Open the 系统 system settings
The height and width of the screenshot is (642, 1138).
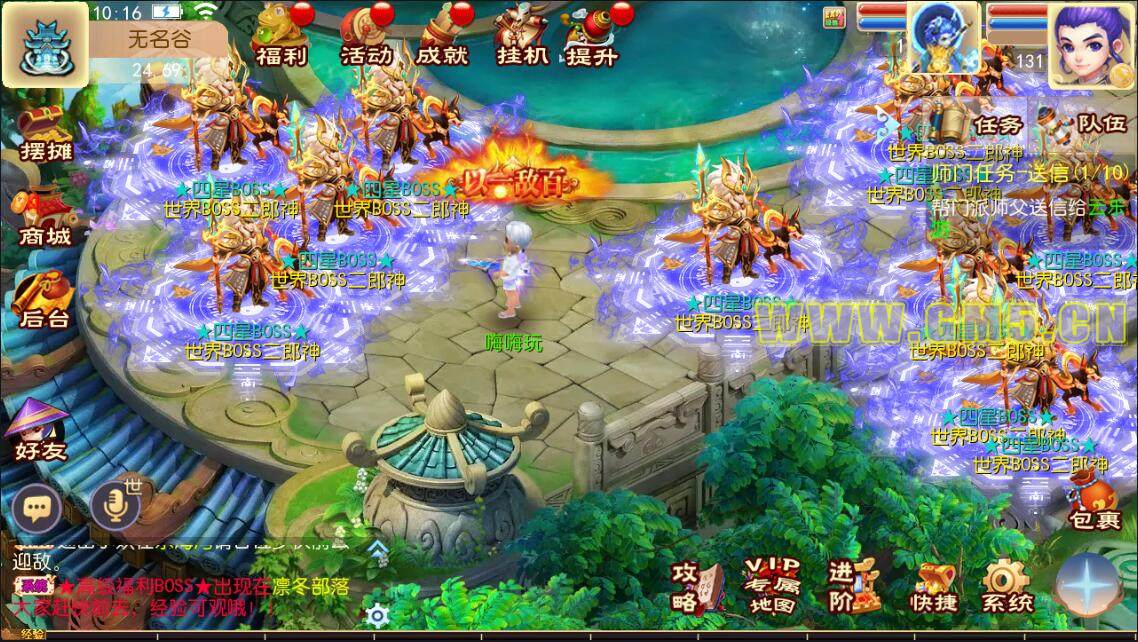[1006, 588]
